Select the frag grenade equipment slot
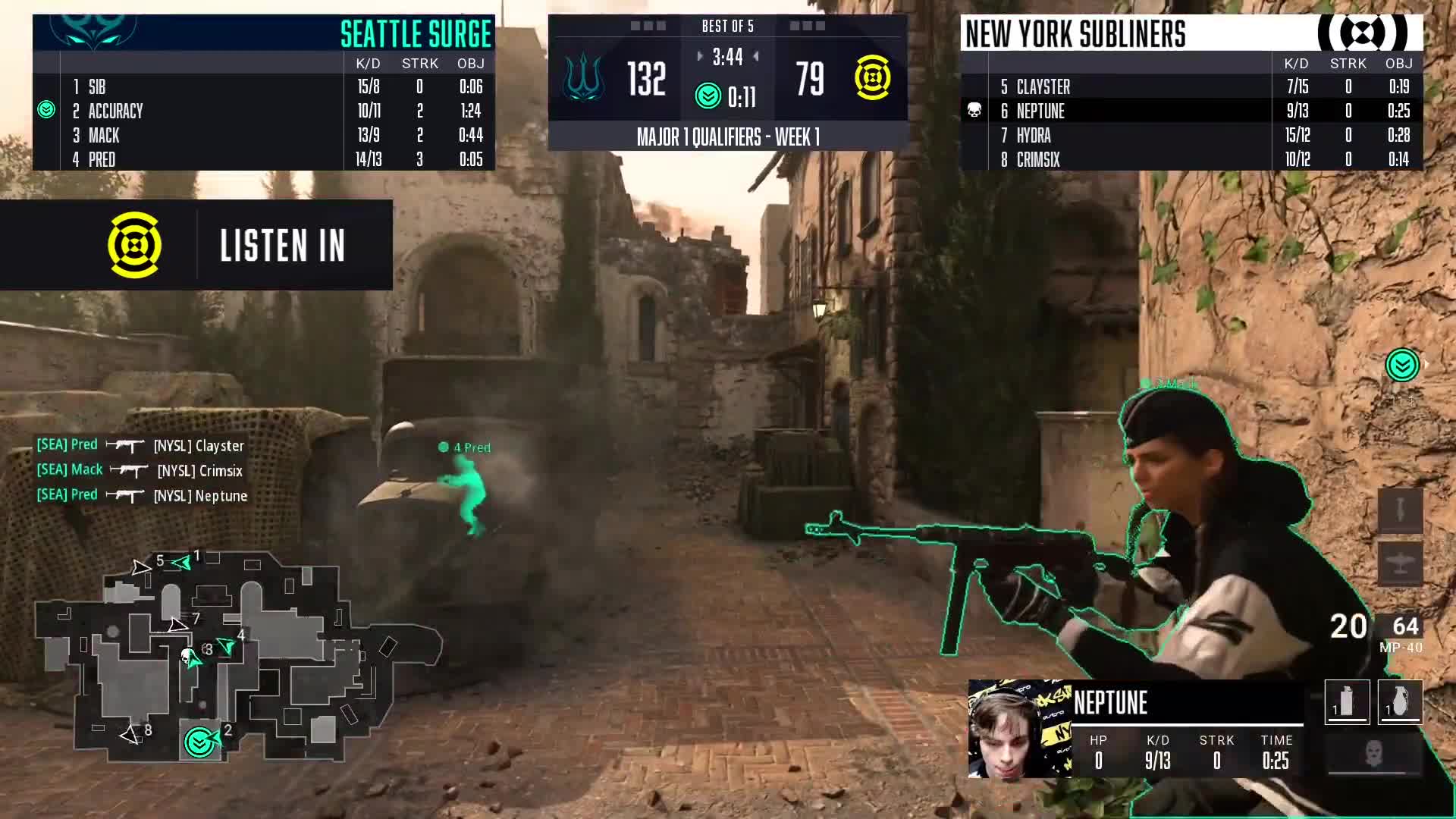1456x819 pixels. [x=1400, y=702]
